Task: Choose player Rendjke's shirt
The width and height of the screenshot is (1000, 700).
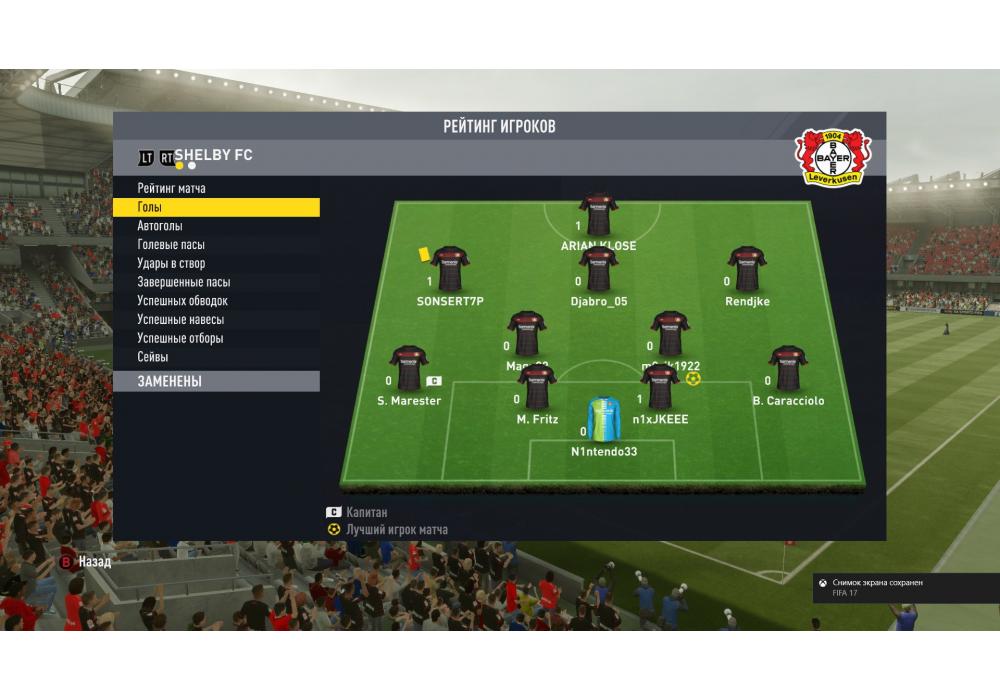Action: pyautogui.click(x=747, y=270)
